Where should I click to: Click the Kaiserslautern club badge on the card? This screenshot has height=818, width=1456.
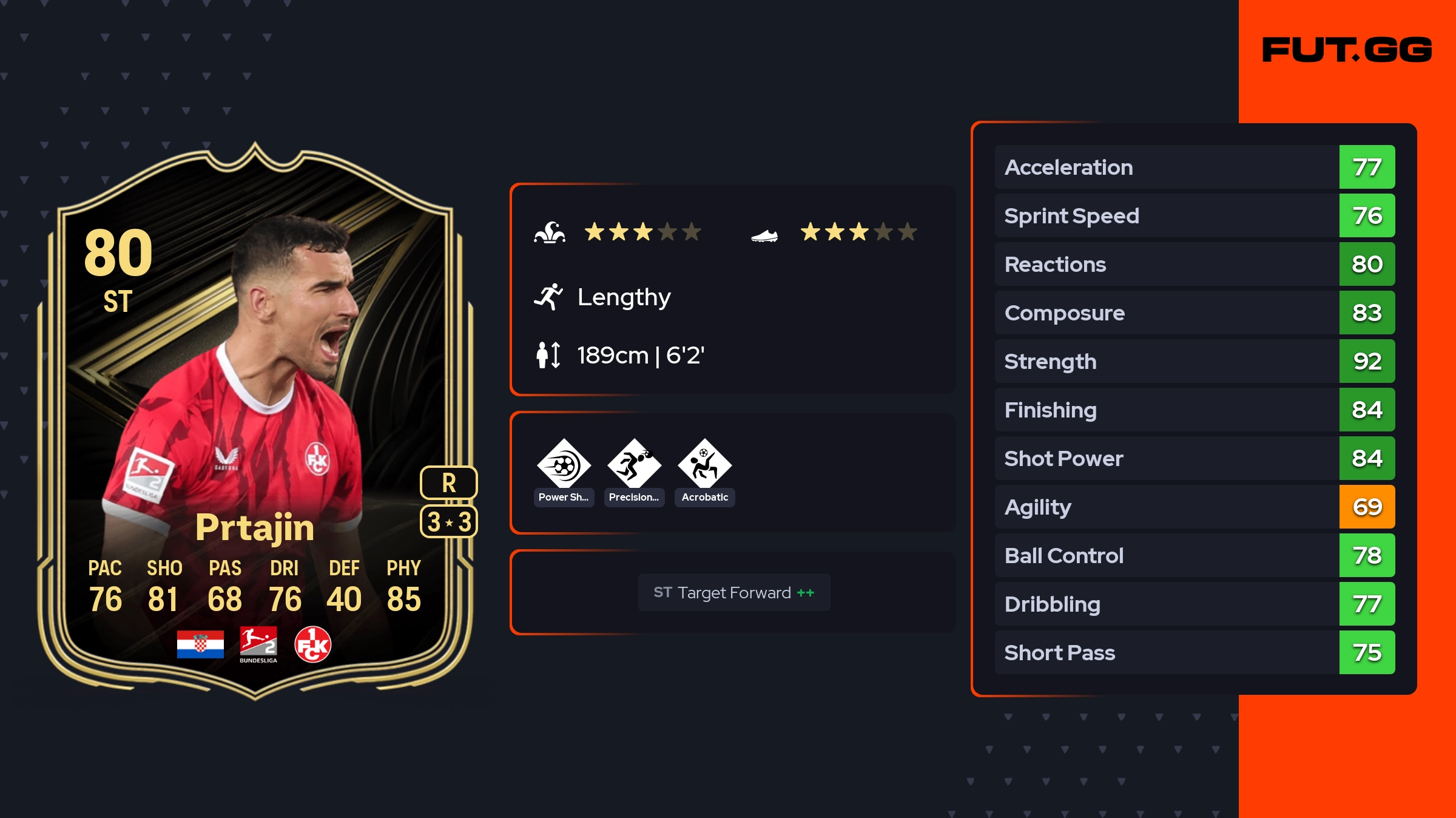[312, 644]
